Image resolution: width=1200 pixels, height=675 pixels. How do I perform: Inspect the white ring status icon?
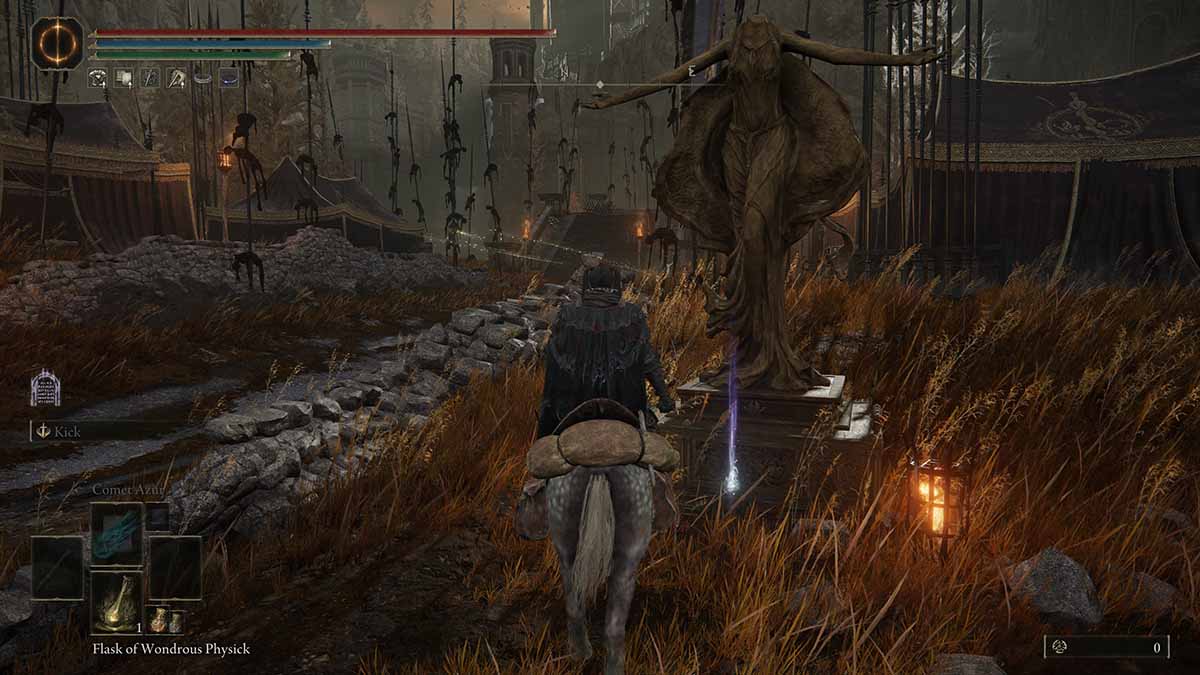point(203,78)
